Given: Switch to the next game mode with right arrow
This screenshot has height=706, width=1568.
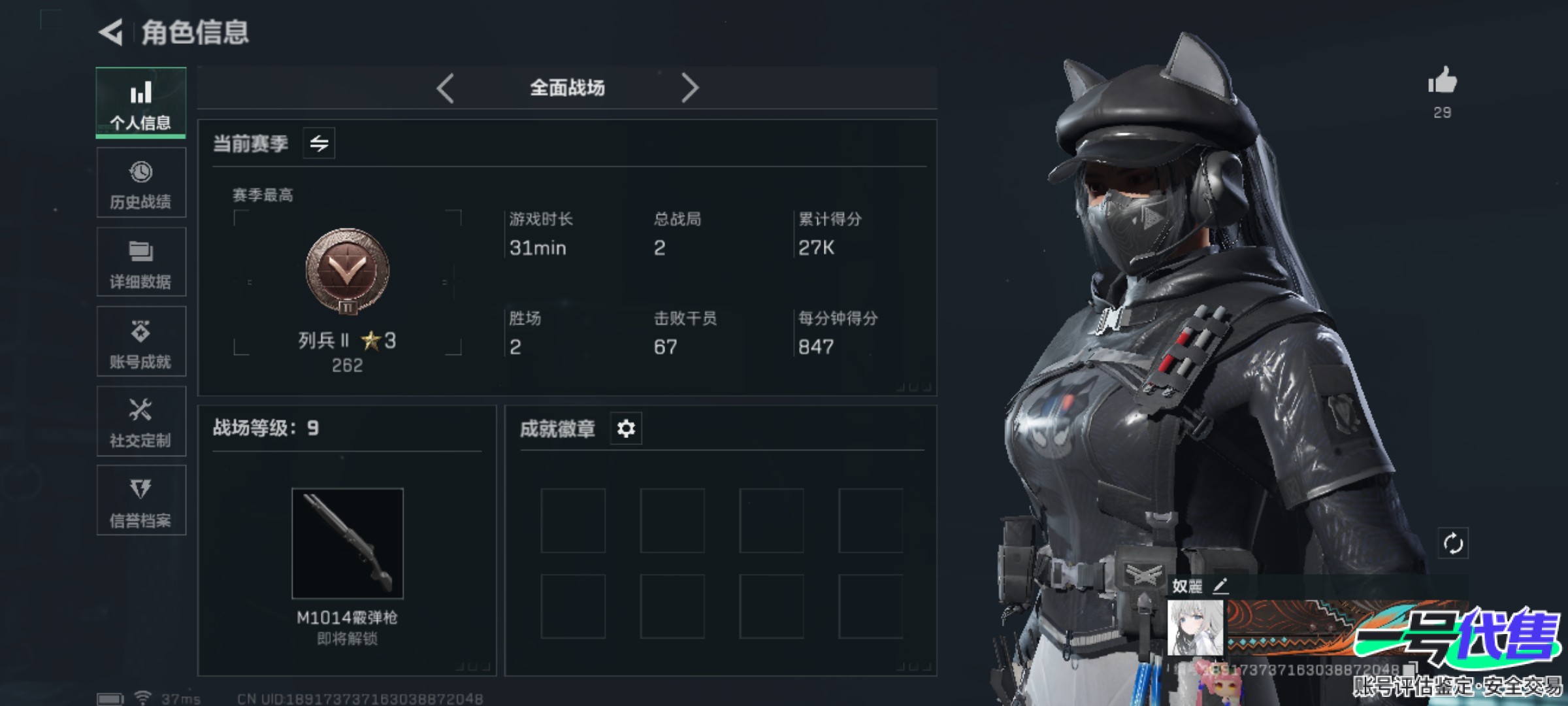Looking at the screenshot, I should tap(690, 88).
